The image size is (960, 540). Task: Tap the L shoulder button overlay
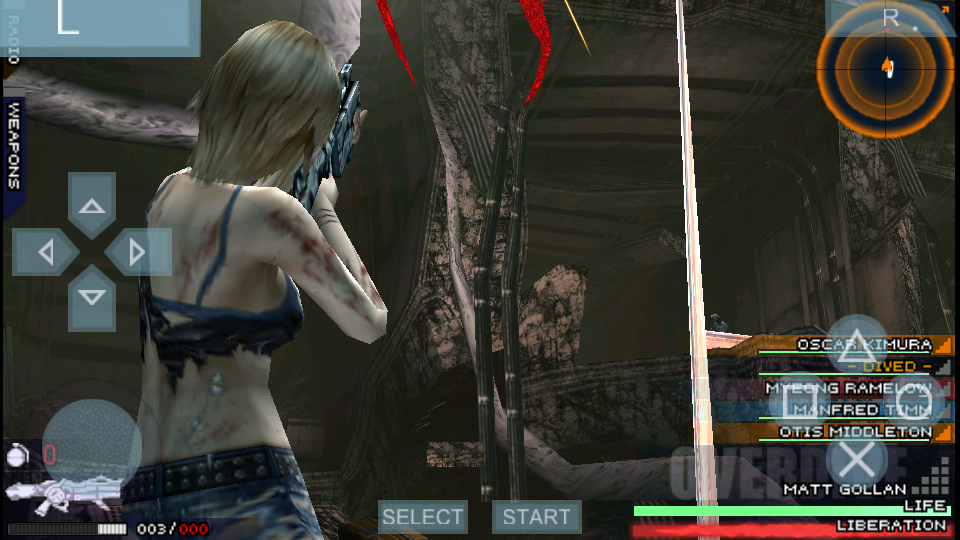tap(98, 27)
